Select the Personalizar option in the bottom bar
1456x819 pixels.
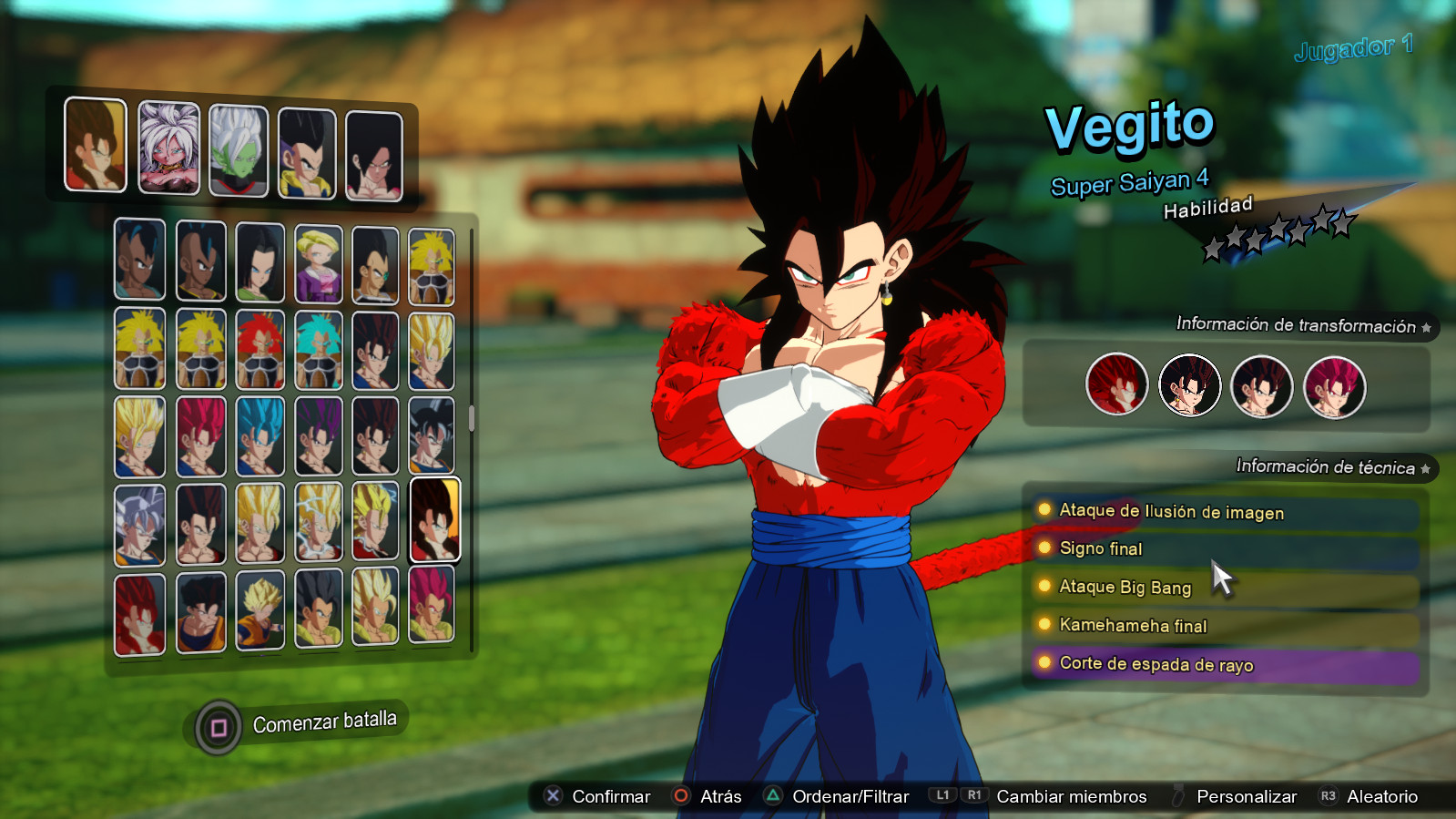click(1247, 795)
